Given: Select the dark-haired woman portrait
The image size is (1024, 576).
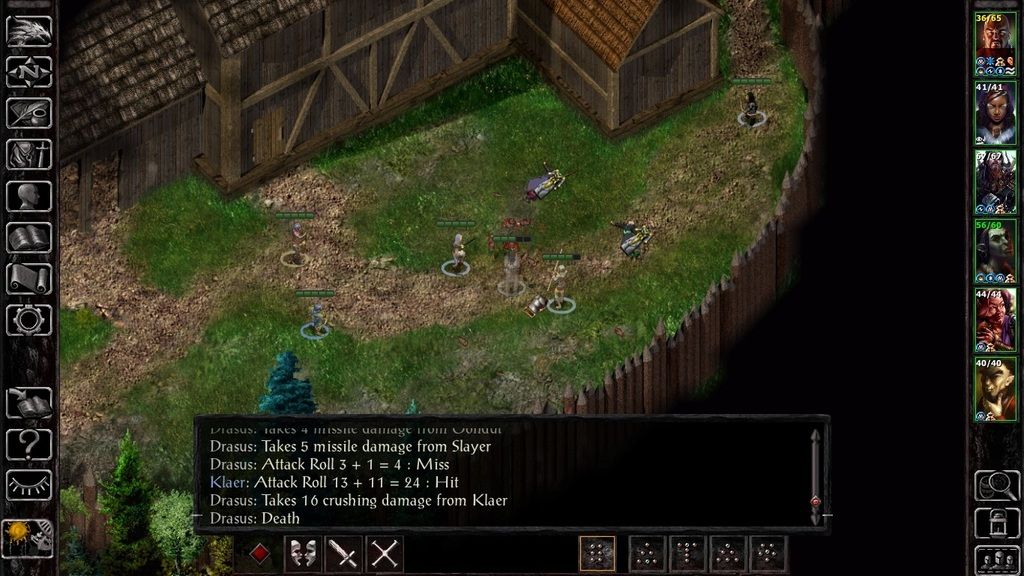Looking at the screenshot, I should point(995,113).
